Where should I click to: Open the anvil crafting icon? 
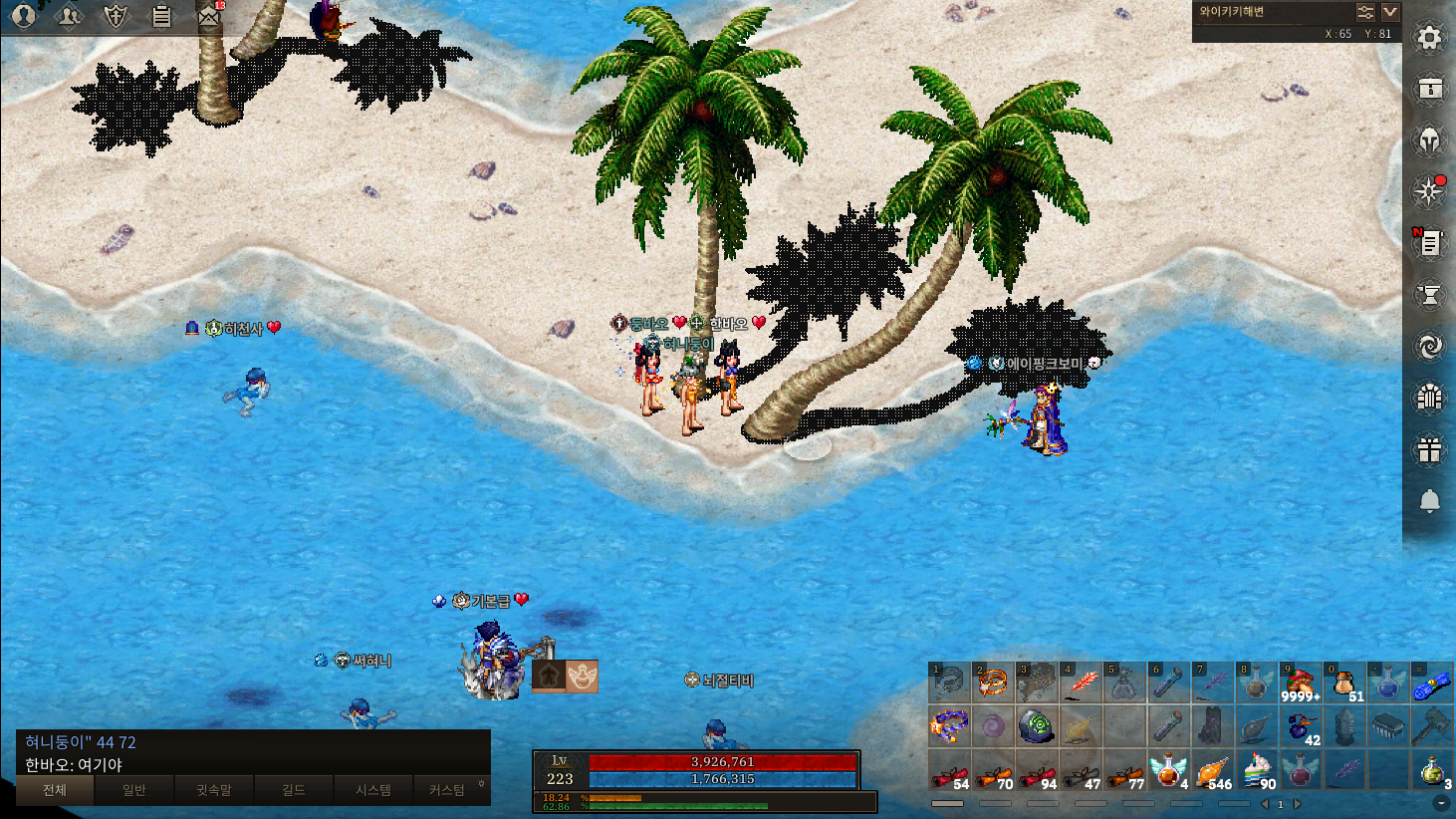coord(1429,295)
